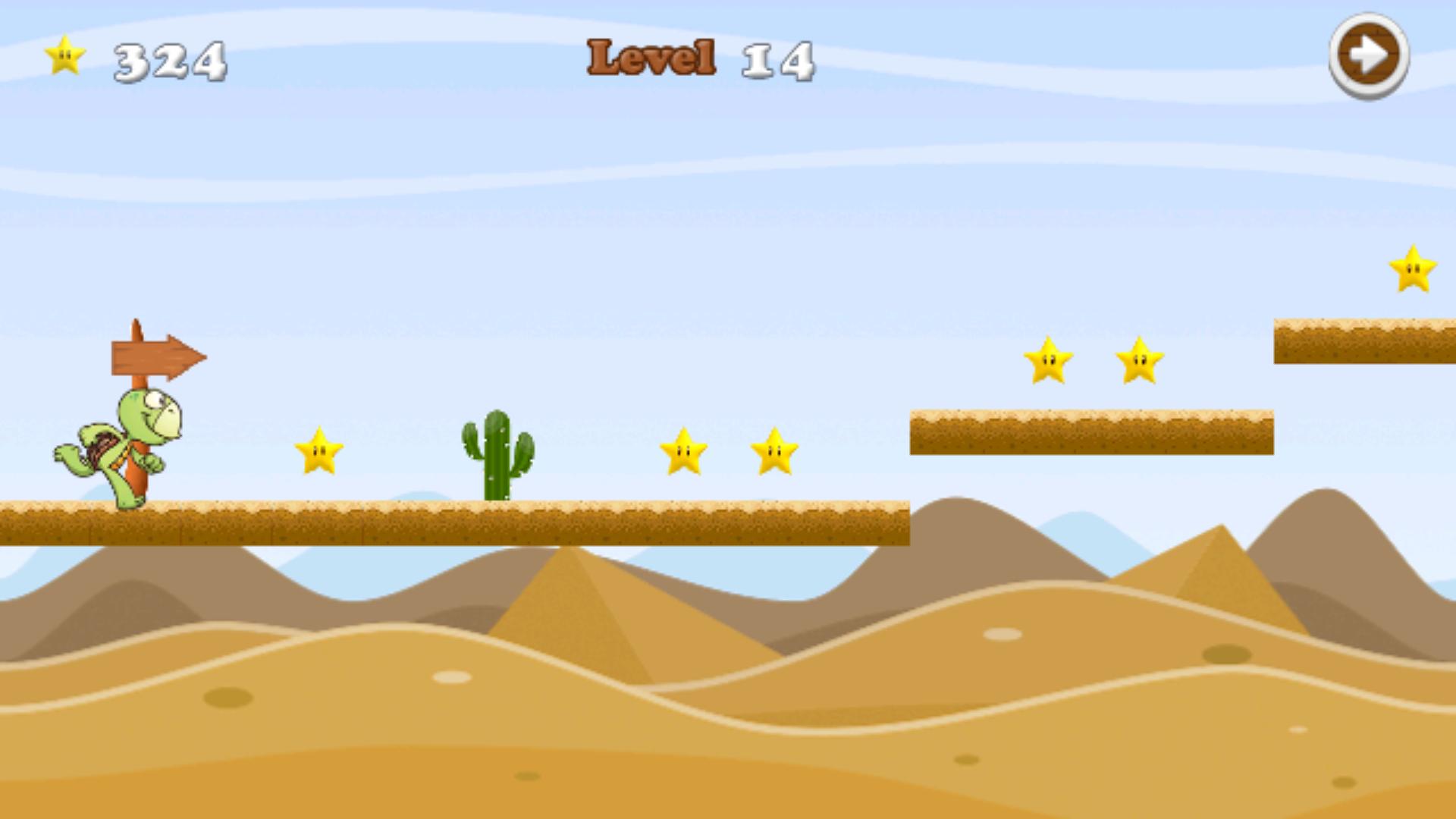Click the long lower wooden platform
Viewport: 1456px width, 819px height.
coord(455,523)
